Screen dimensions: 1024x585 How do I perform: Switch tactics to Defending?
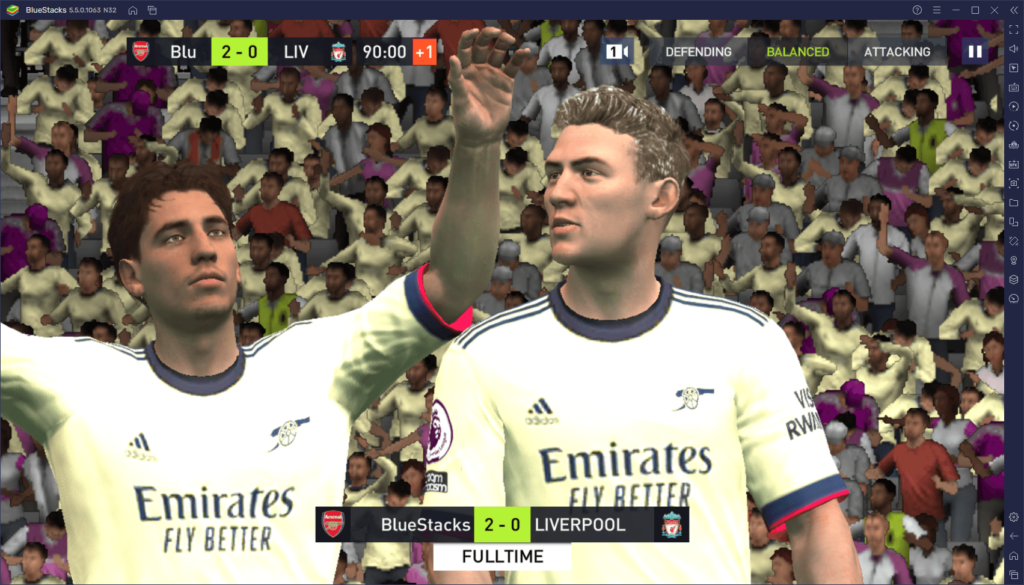(x=698, y=52)
